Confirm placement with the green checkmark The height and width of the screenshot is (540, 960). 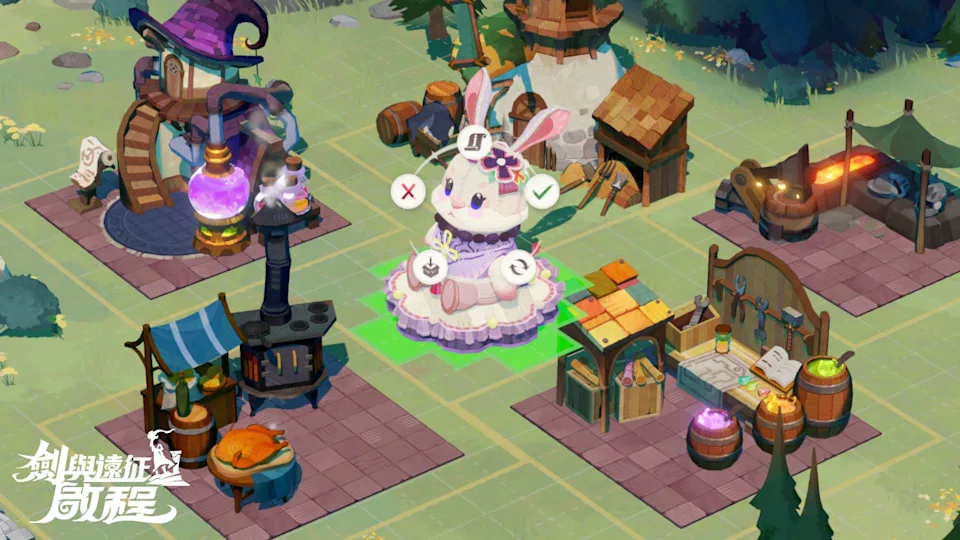pyautogui.click(x=541, y=190)
